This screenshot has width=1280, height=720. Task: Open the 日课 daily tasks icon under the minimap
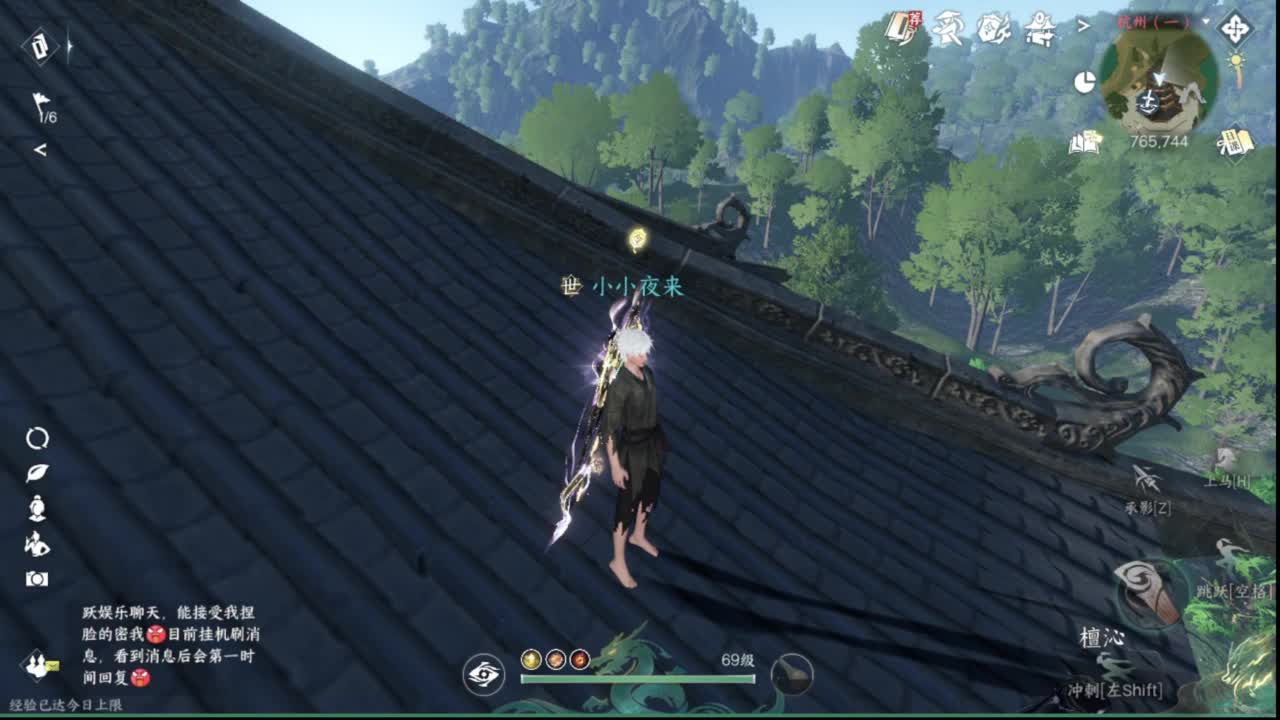(1236, 144)
